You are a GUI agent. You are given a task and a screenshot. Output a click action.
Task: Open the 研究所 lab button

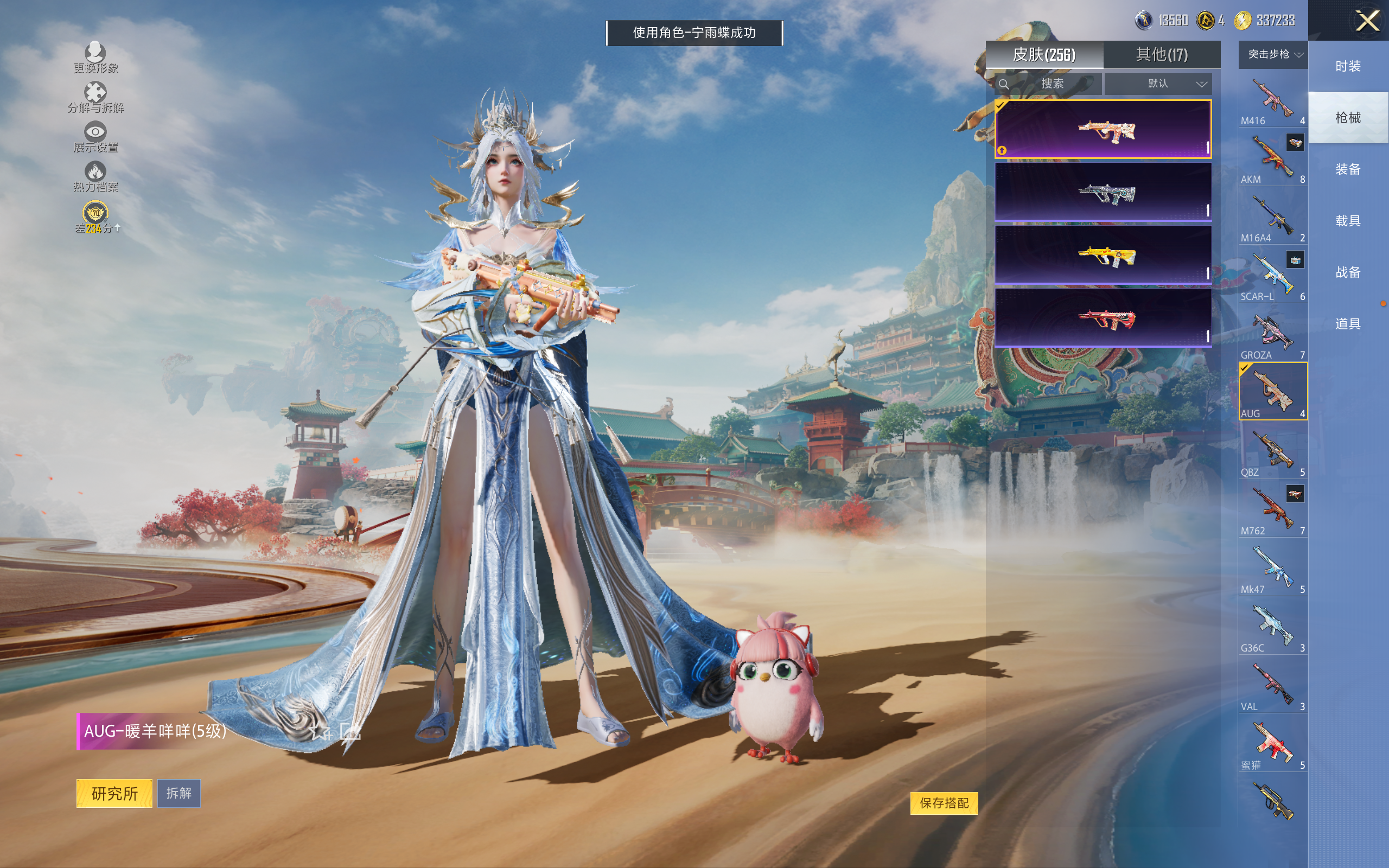pyautogui.click(x=114, y=793)
